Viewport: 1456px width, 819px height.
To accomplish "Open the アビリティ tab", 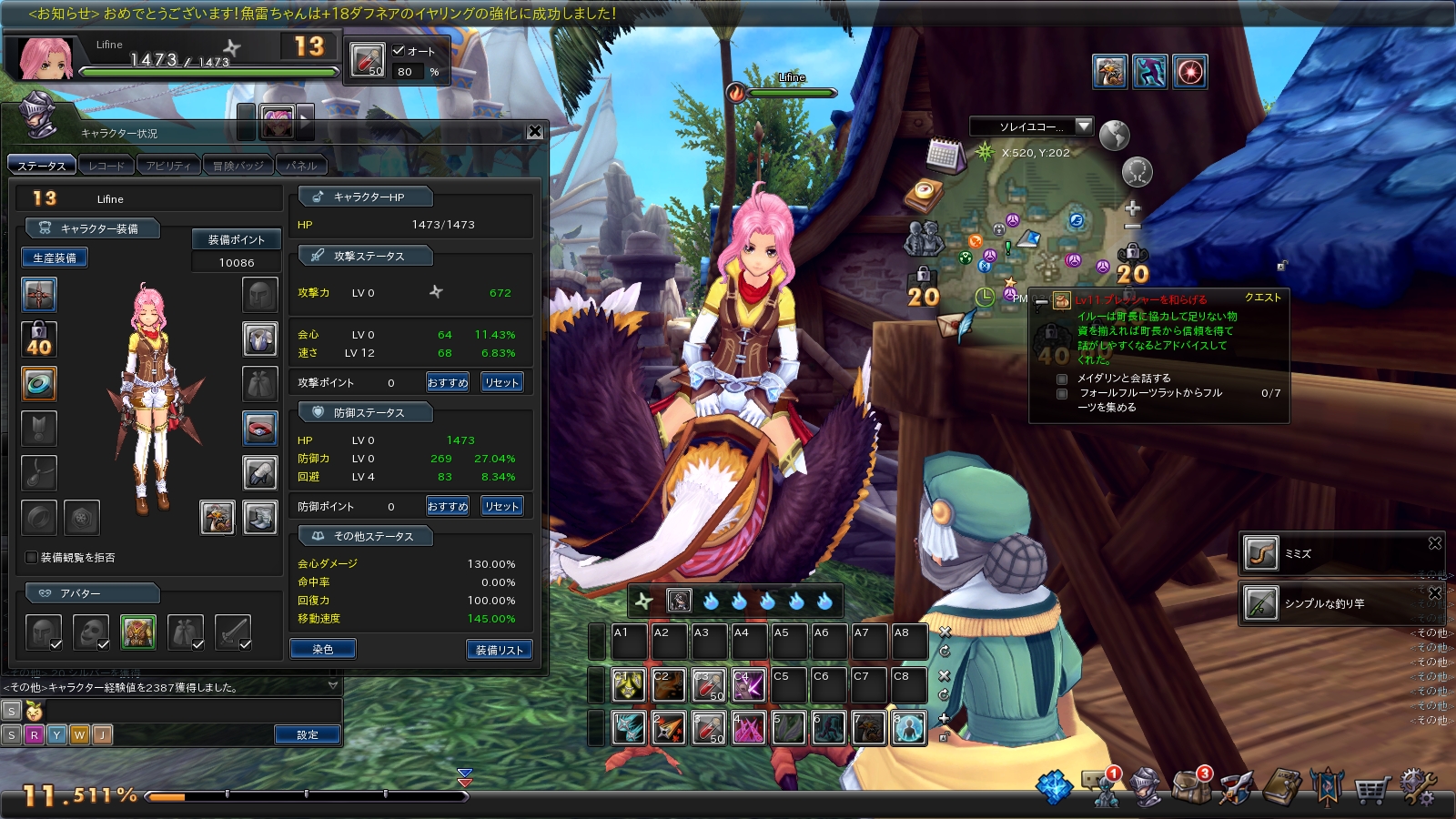I will [168, 166].
